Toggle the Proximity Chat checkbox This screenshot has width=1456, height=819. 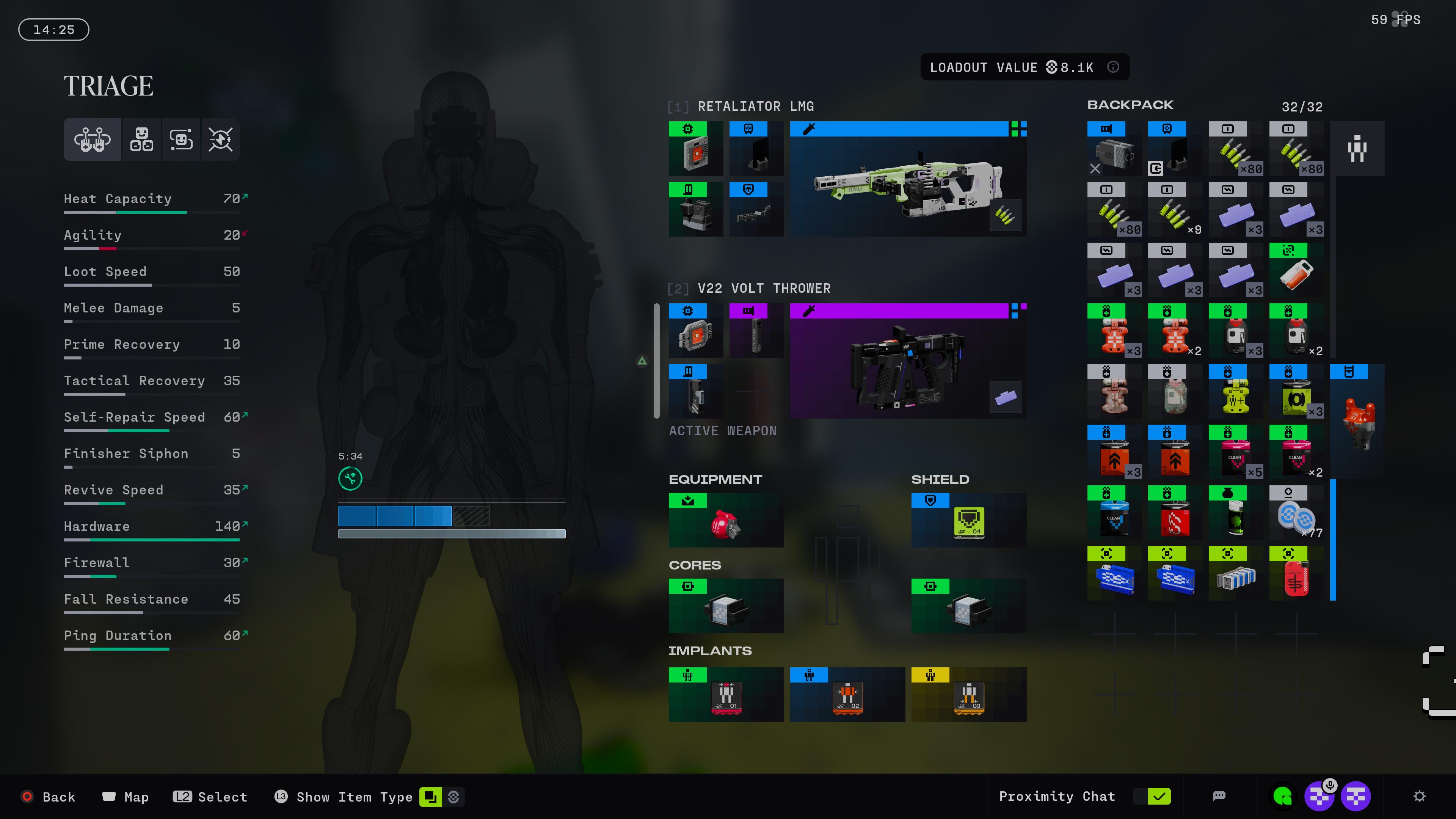tap(1158, 796)
